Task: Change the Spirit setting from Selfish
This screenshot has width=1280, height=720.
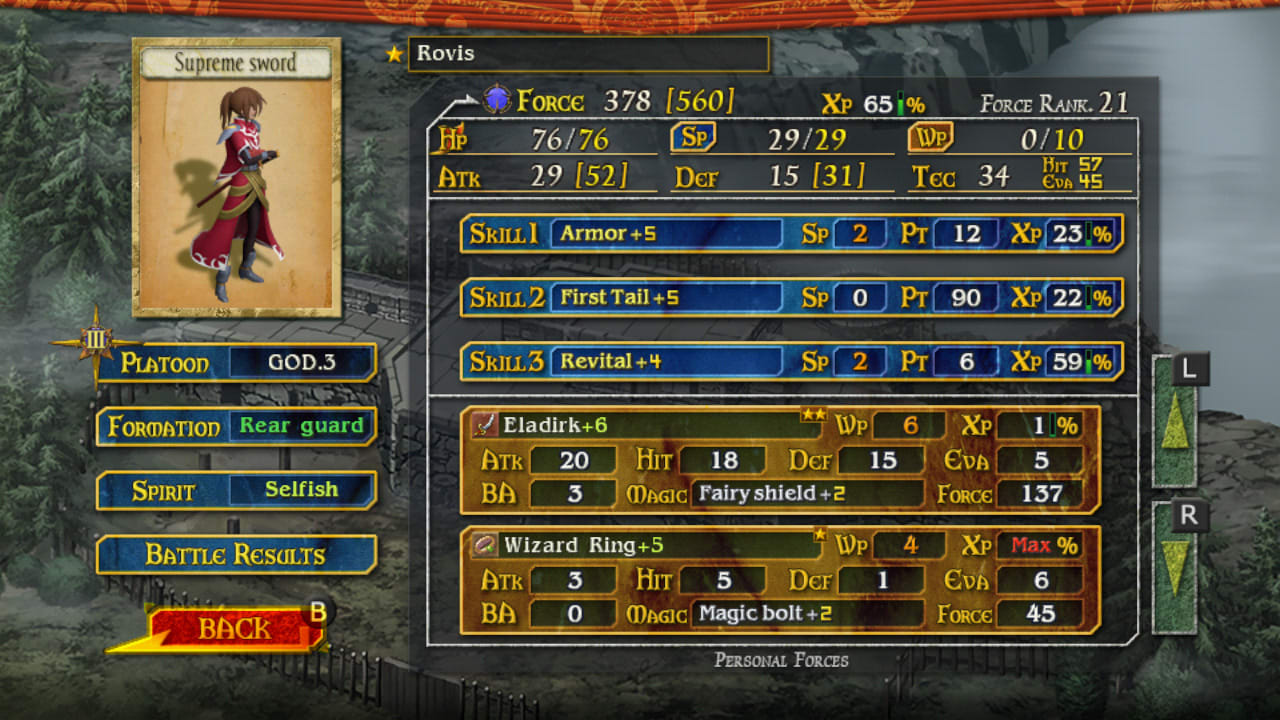Action: (x=301, y=490)
